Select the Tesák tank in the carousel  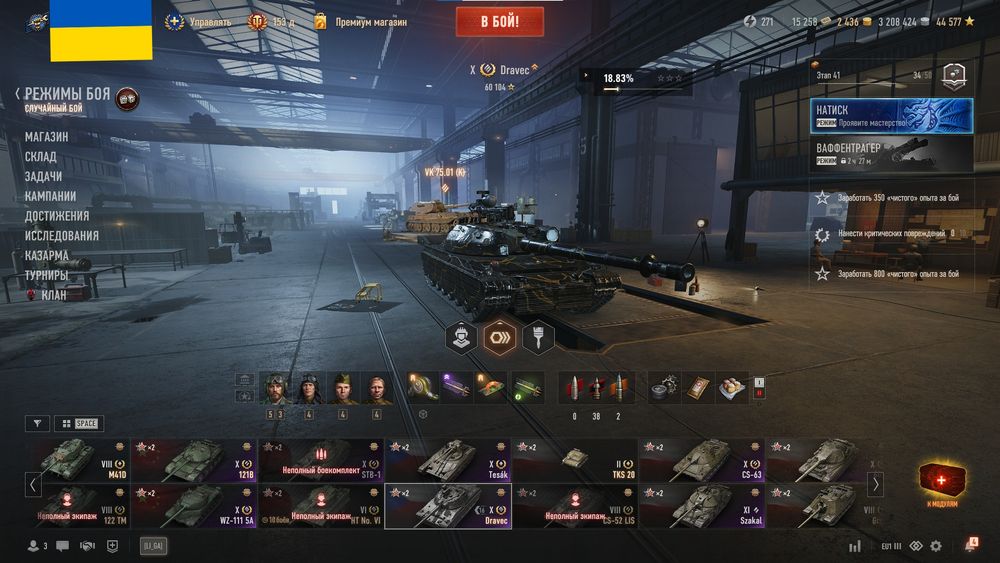tap(448, 461)
